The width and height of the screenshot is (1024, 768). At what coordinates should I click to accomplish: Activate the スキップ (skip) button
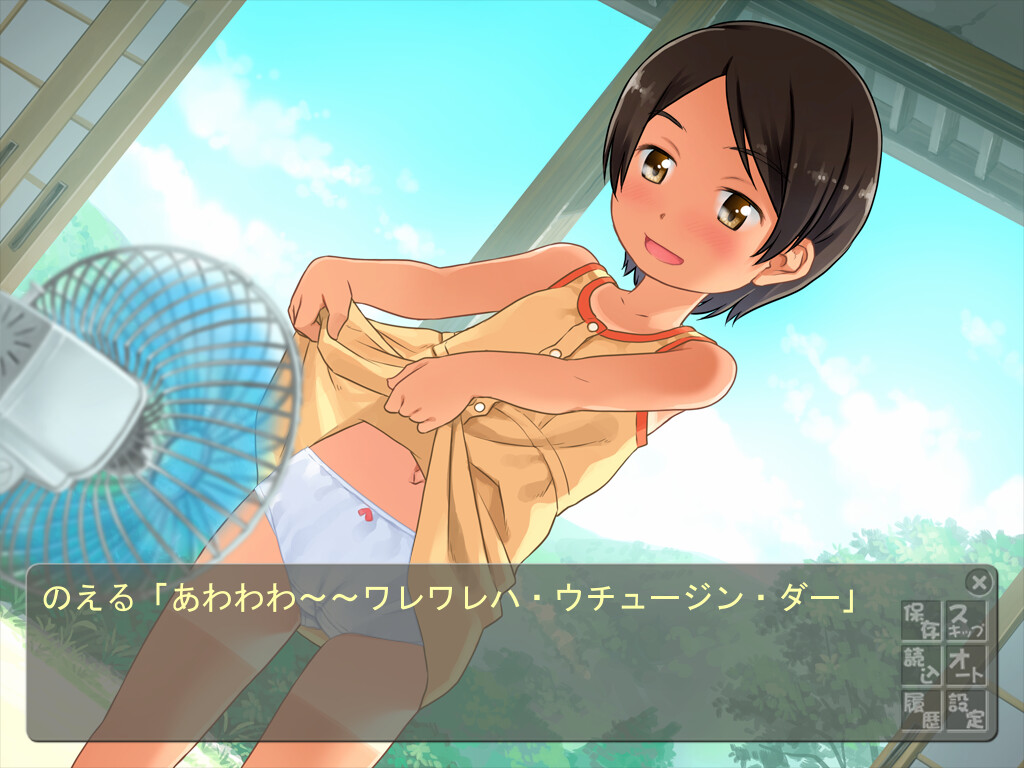(965, 620)
